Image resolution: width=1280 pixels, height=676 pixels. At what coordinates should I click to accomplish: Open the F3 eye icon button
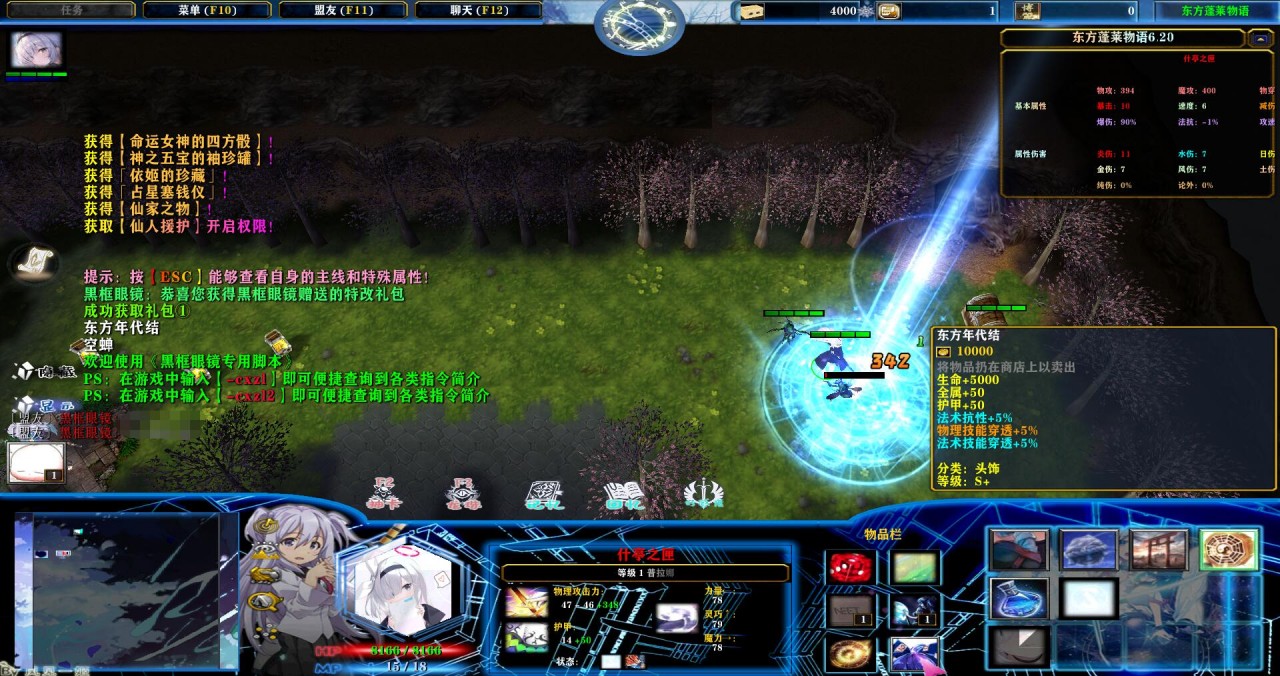(x=463, y=494)
